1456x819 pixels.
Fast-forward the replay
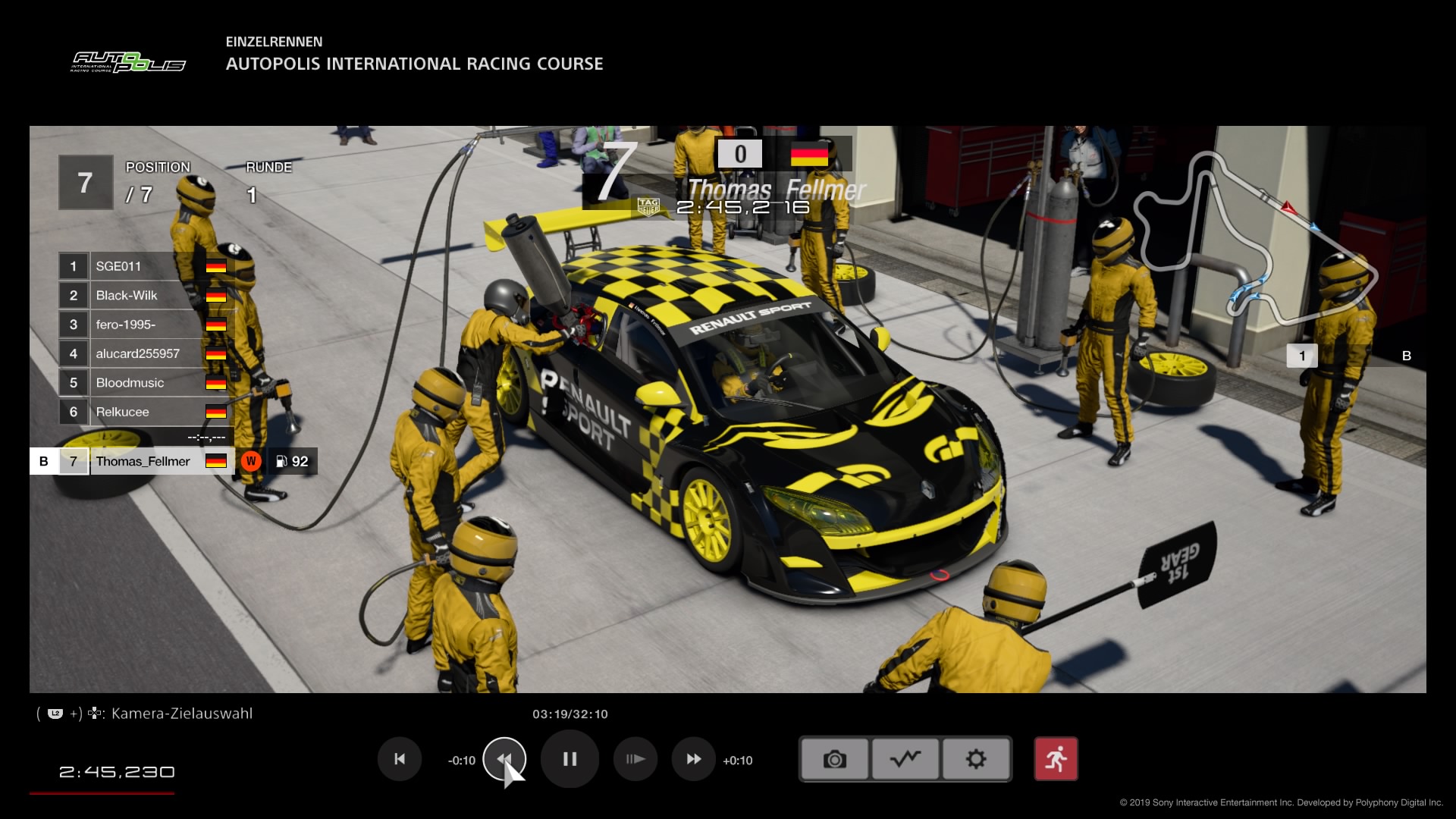(x=693, y=759)
